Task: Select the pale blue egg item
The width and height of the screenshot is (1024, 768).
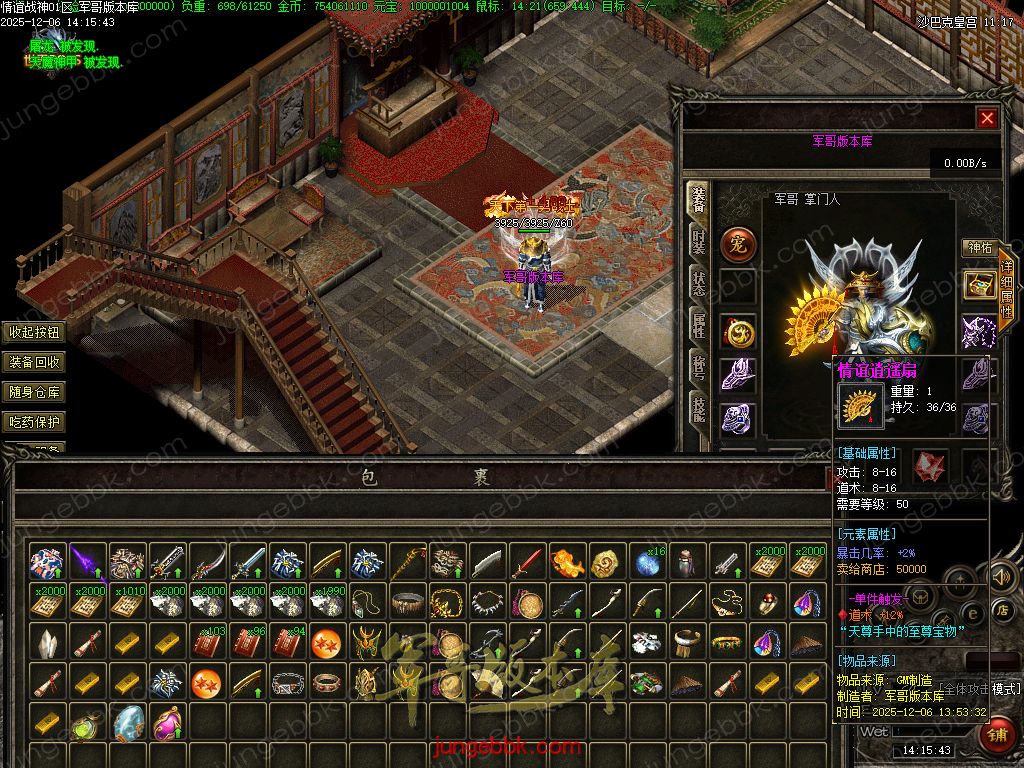Action: click(128, 720)
